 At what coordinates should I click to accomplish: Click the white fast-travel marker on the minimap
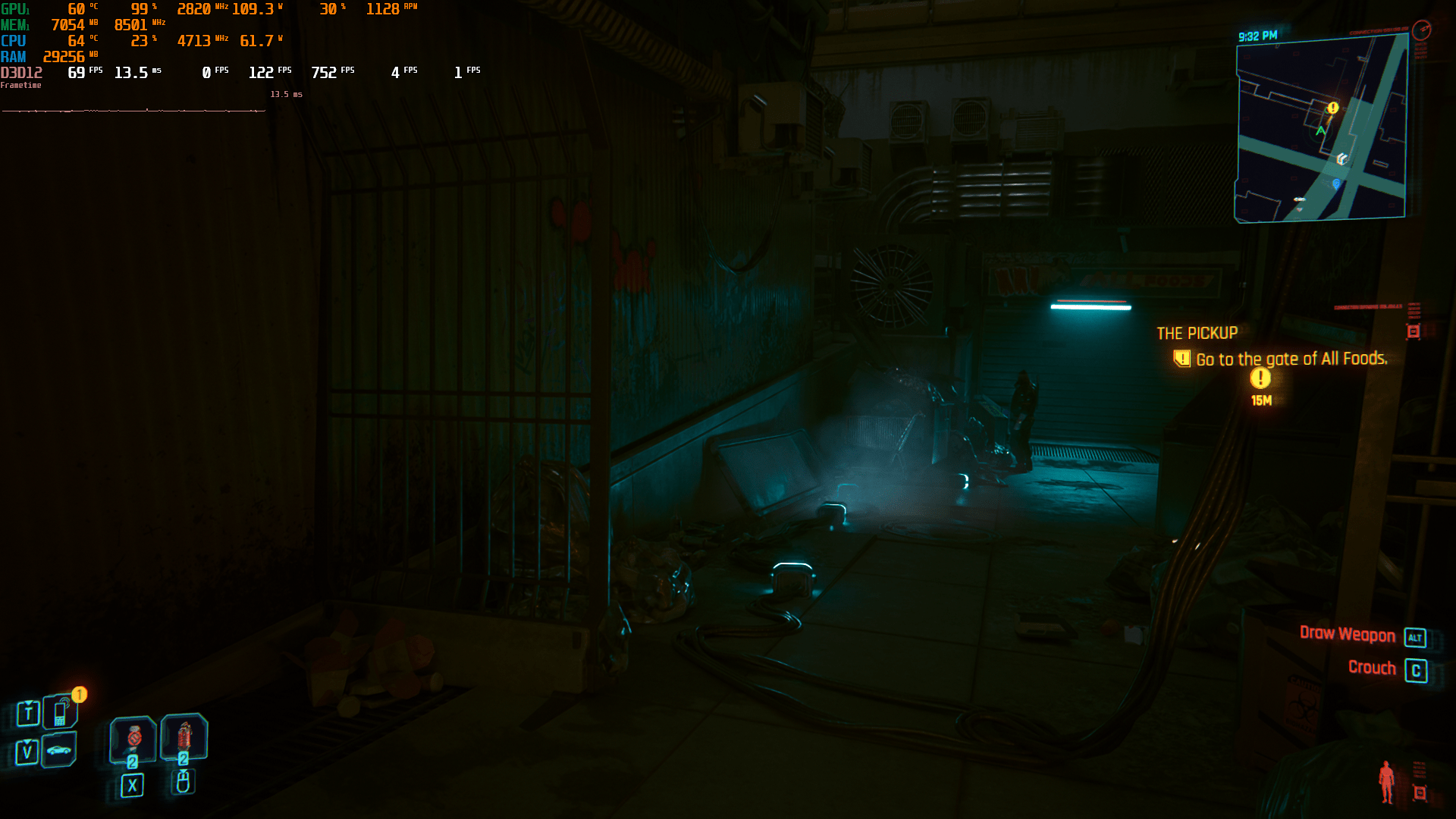[1341, 158]
